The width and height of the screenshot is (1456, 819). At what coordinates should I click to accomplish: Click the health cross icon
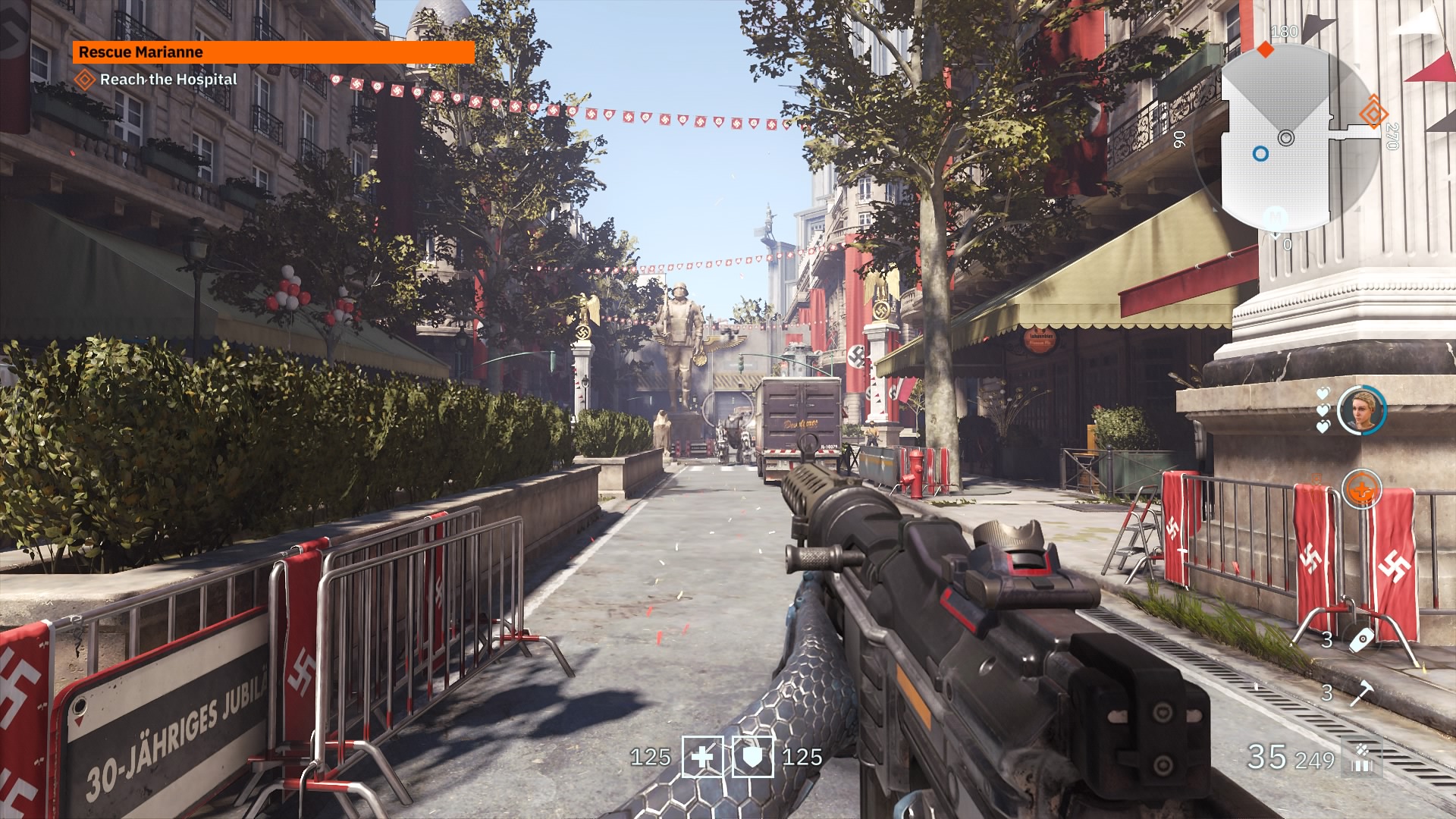[702, 757]
